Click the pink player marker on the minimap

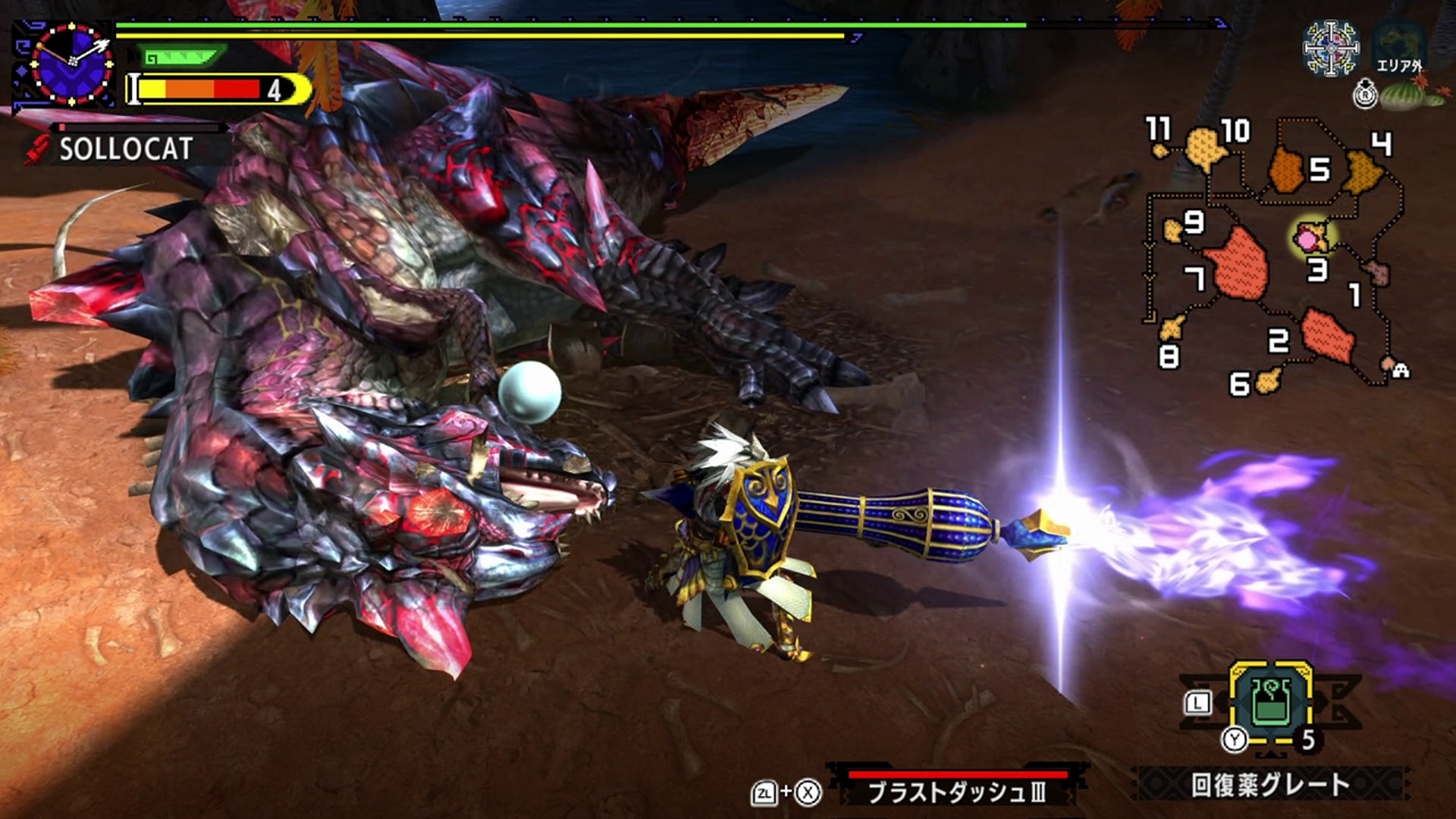[x=1309, y=240]
